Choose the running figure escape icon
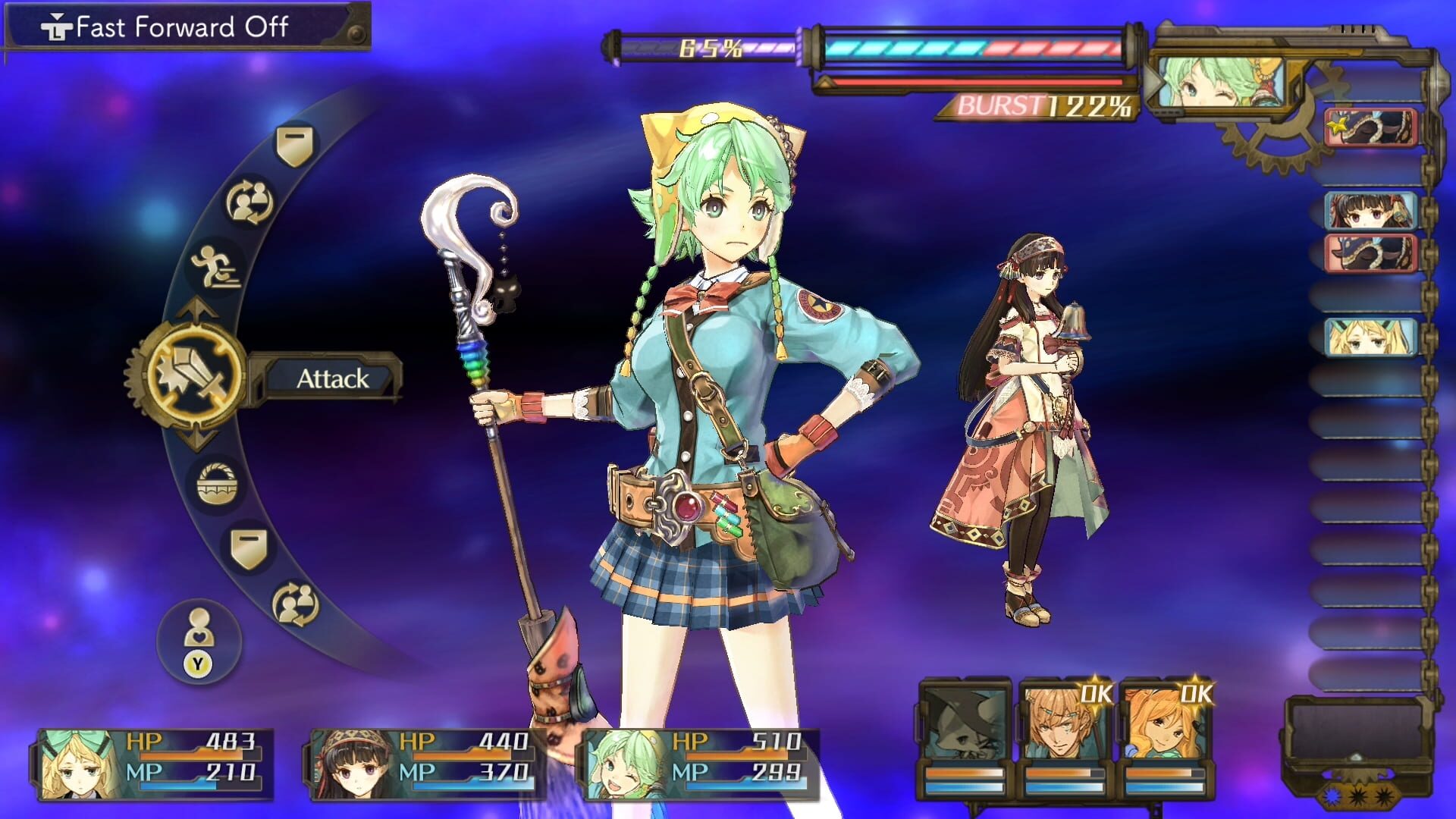This screenshot has width=1456, height=819. (215, 266)
